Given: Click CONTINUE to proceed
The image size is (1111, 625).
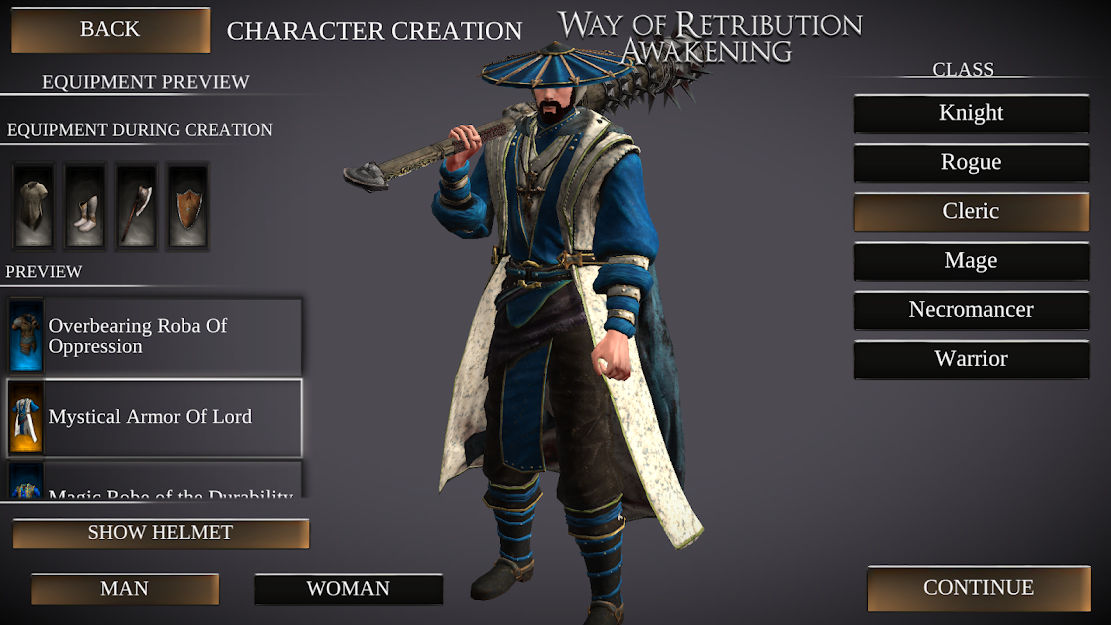Looking at the screenshot, I should [x=978, y=588].
